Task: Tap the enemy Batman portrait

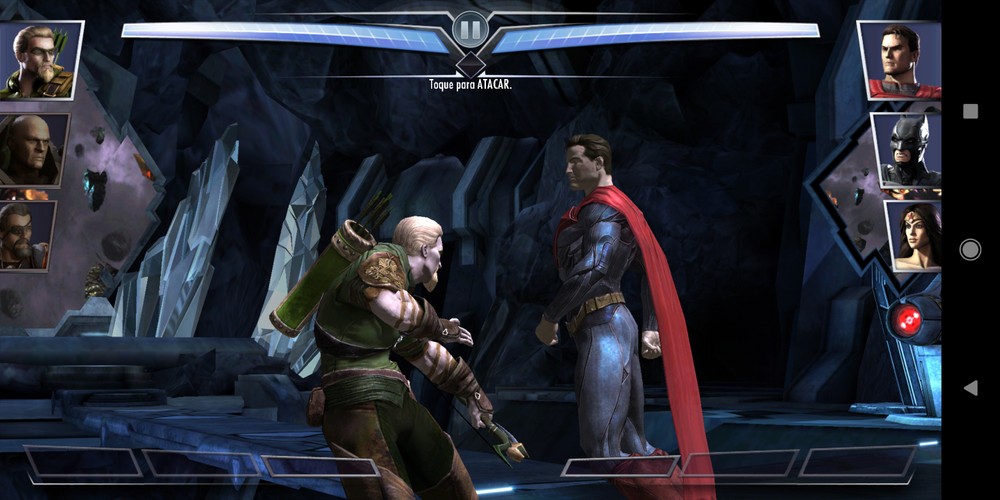Action: [x=907, y=150]
